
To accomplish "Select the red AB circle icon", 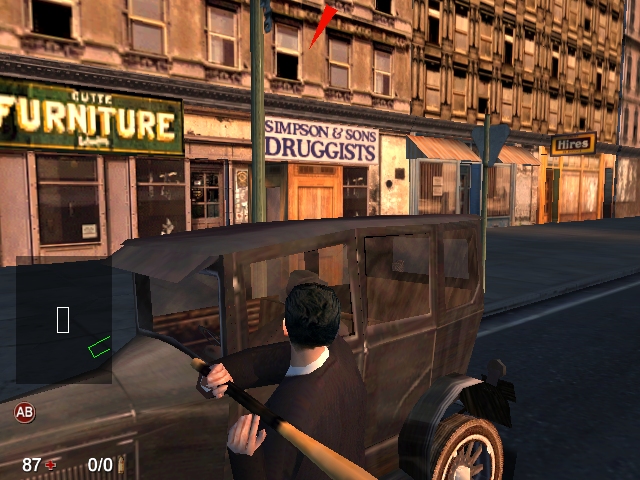I will click(24, 411).
